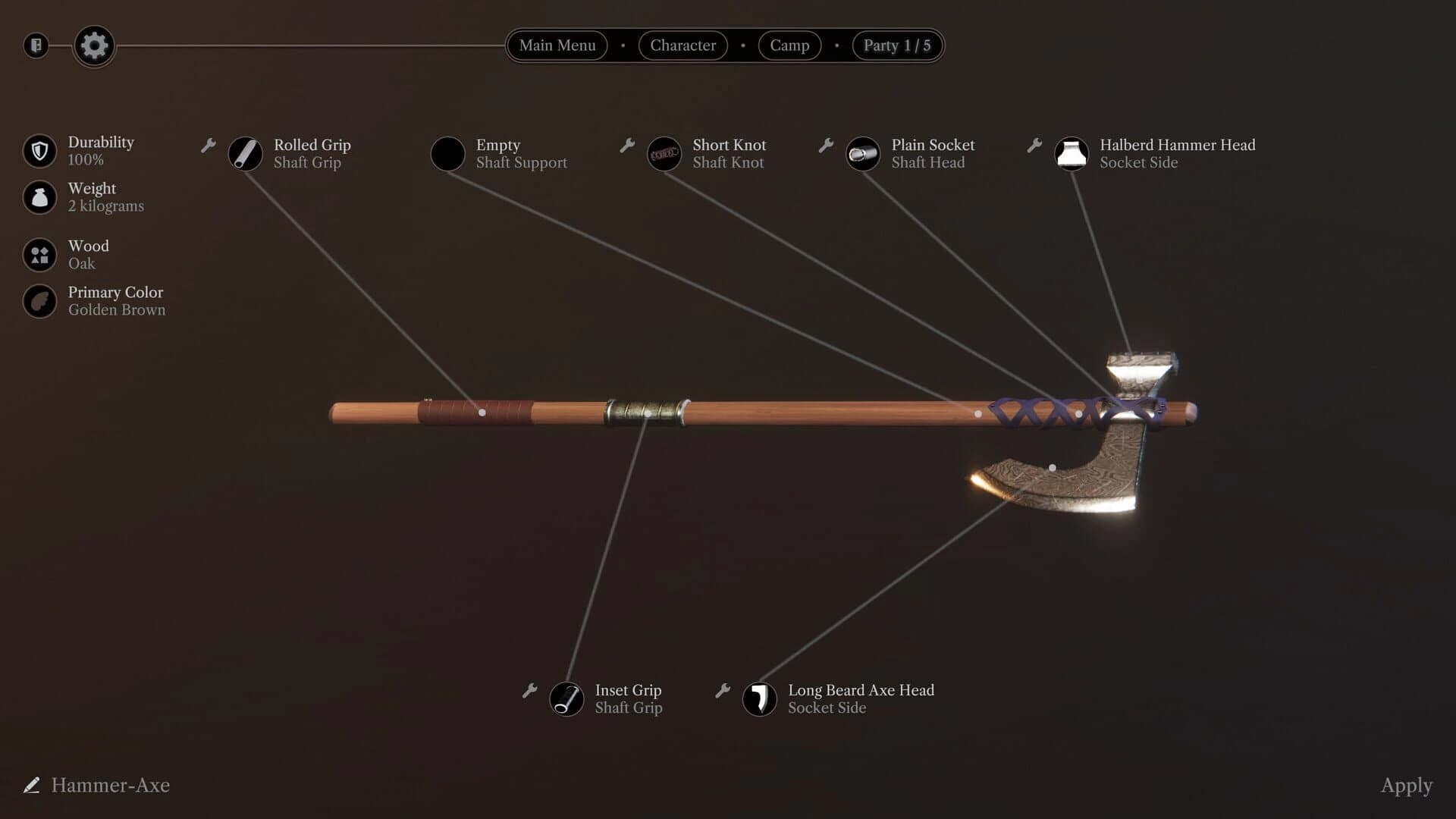Select the Inset Grip icon
1456x819 pixels.
click(x=566, y=699)
